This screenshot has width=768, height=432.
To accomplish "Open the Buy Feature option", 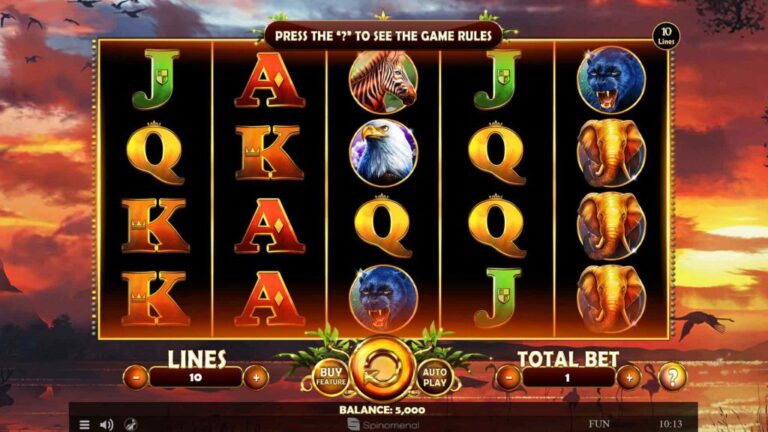I will pyautogui.click(x=331, y=377).
